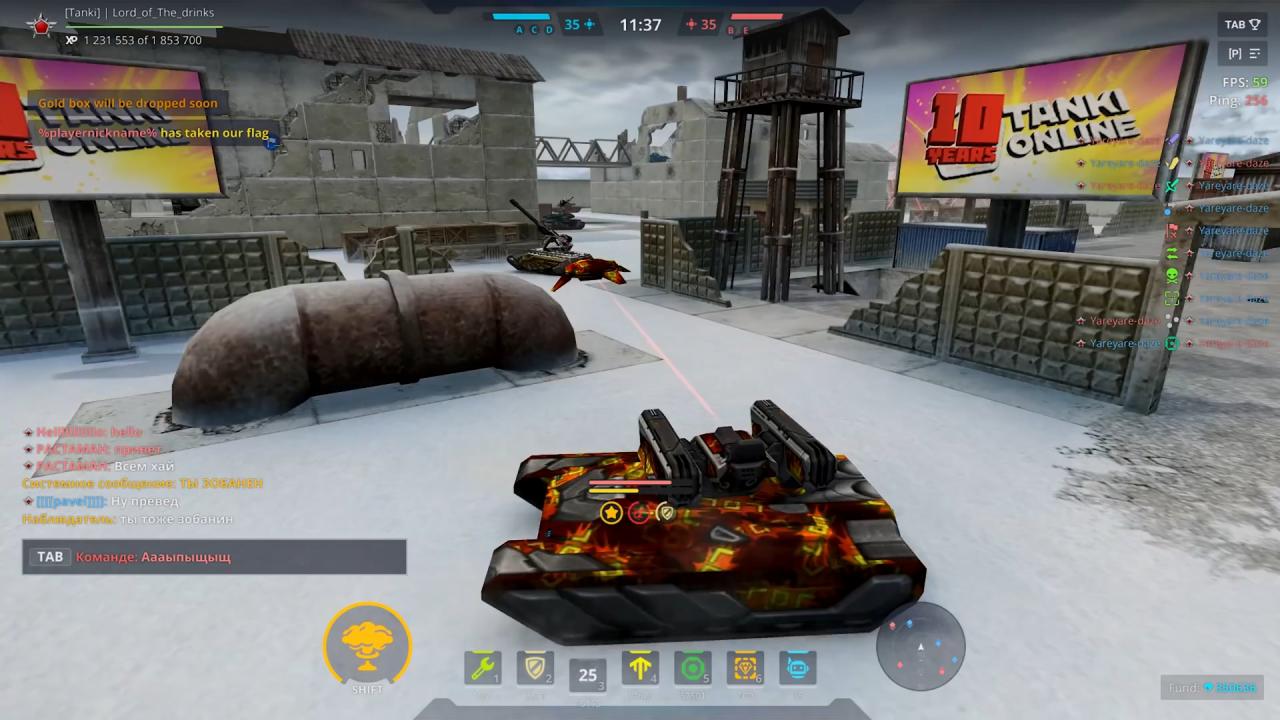
Task: Toggle chat channel with the TAB label
Action: 50,557
